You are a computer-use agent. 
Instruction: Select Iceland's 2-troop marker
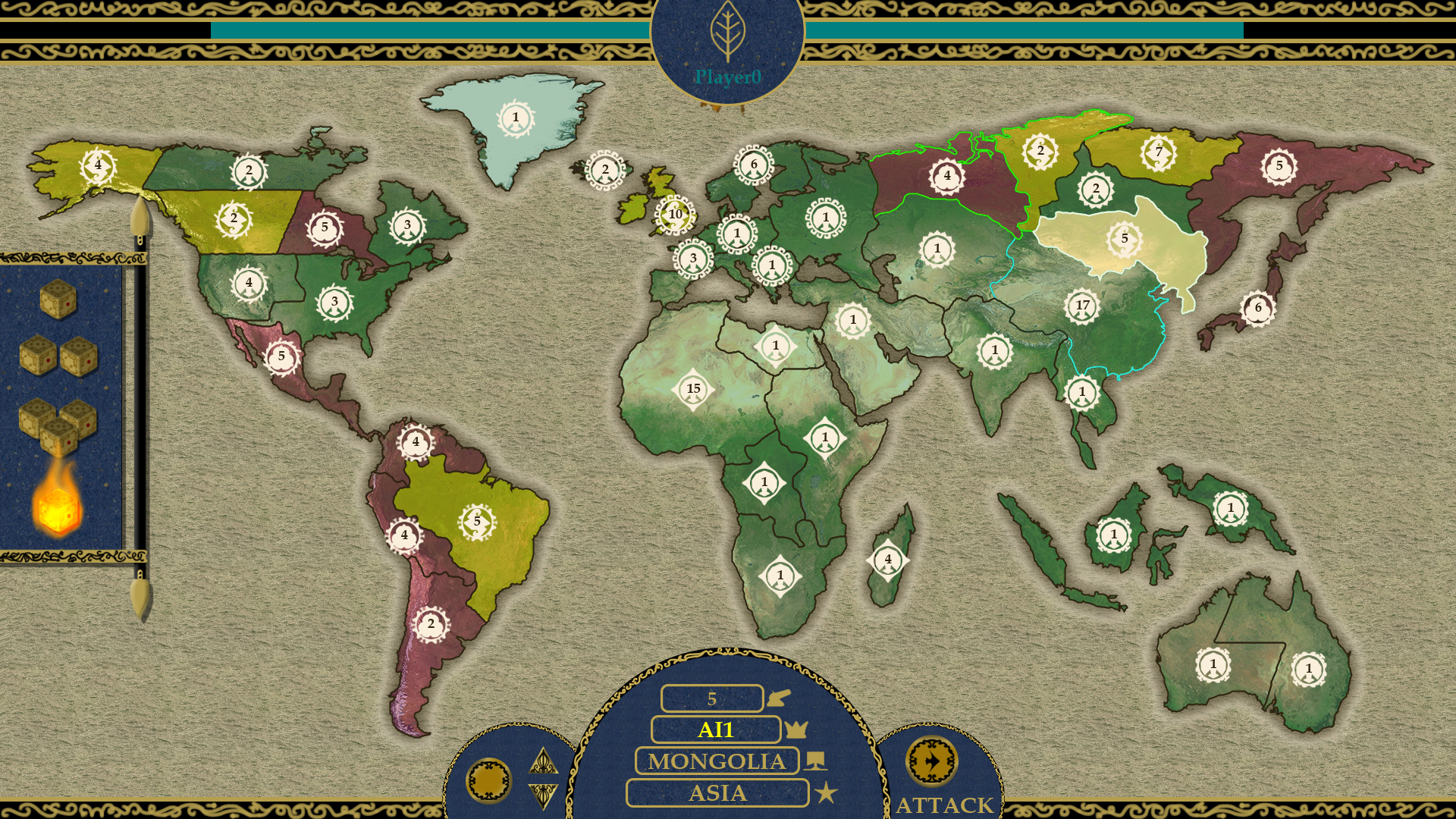[x=605, y=170]
